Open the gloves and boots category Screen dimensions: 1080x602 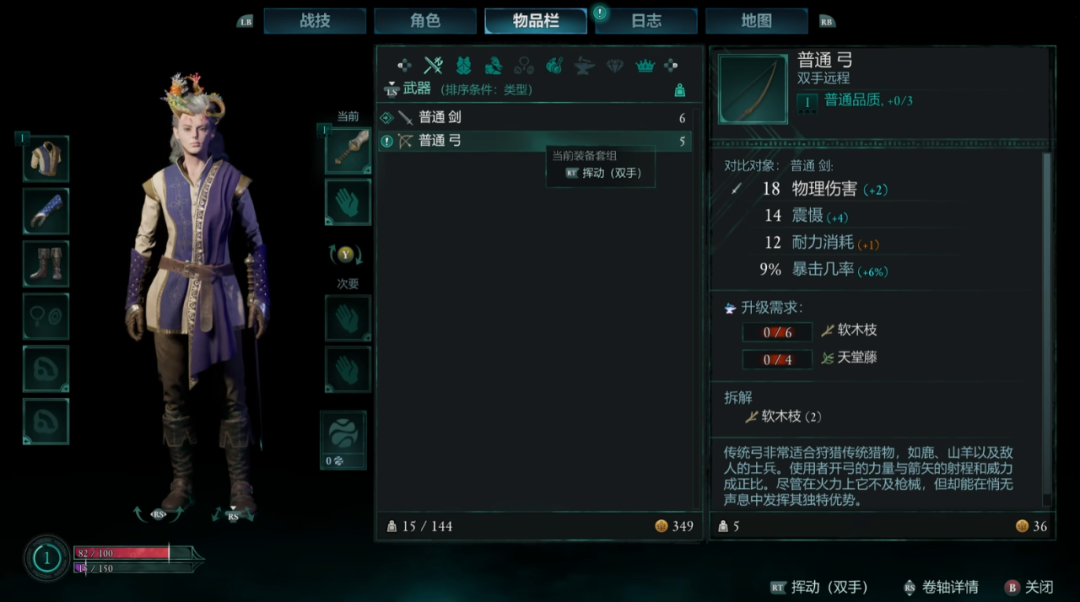[x=493, y=66]
